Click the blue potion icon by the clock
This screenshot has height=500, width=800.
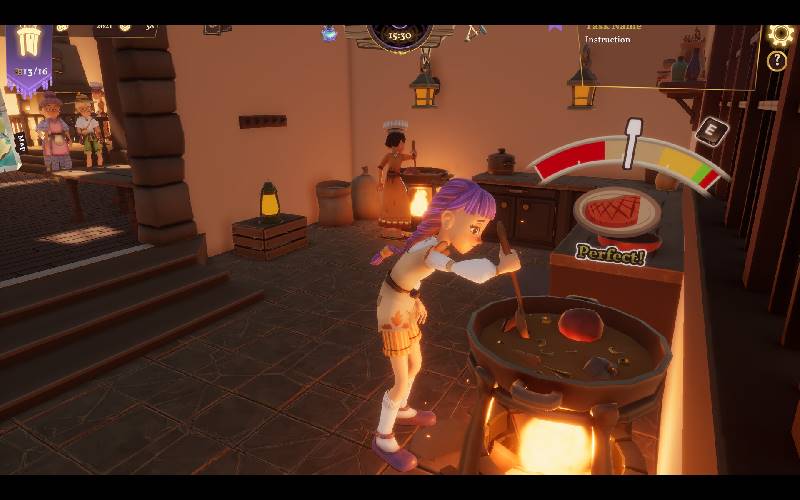(328, 34)
